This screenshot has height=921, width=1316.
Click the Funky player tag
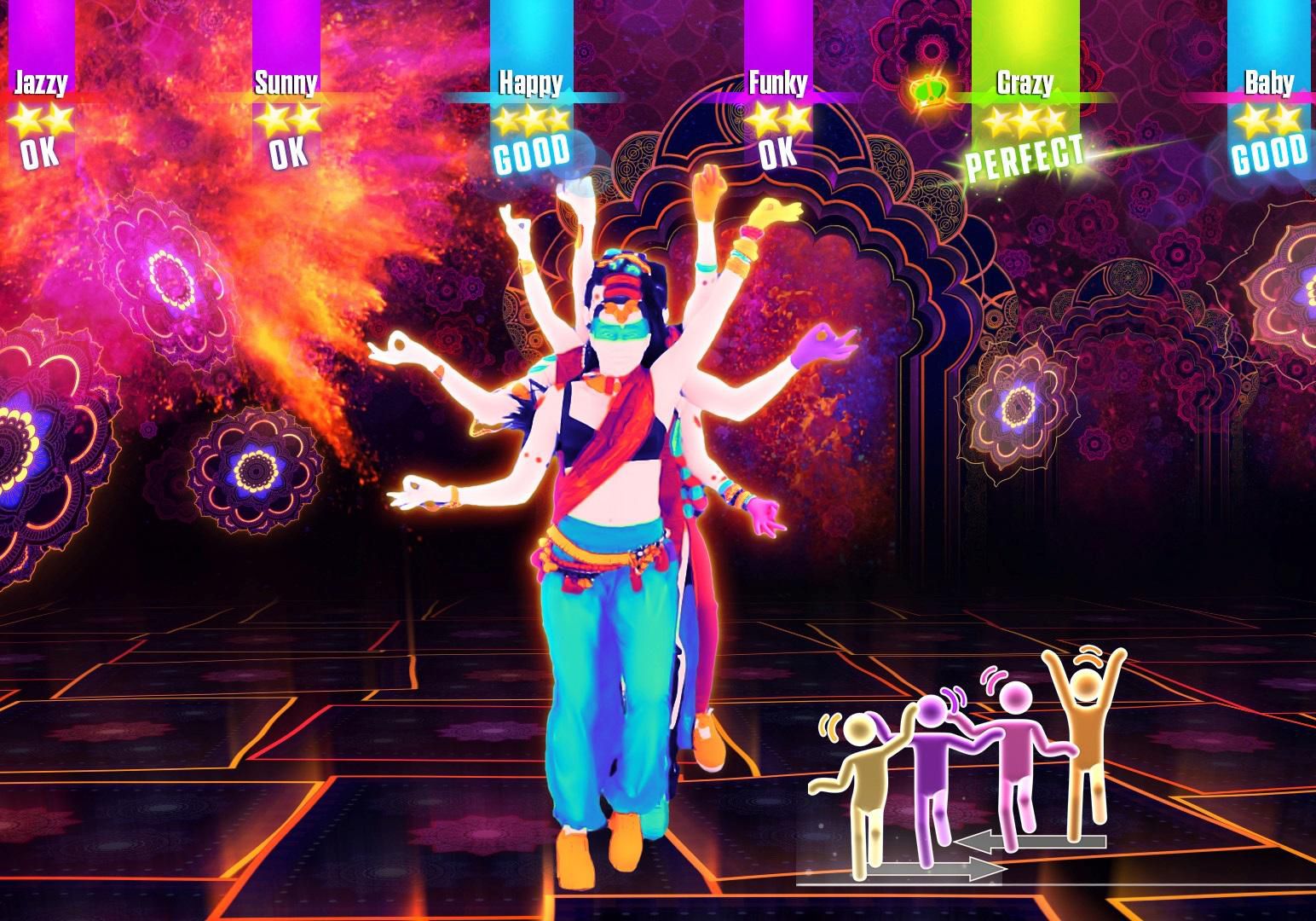tap(777, 84)
